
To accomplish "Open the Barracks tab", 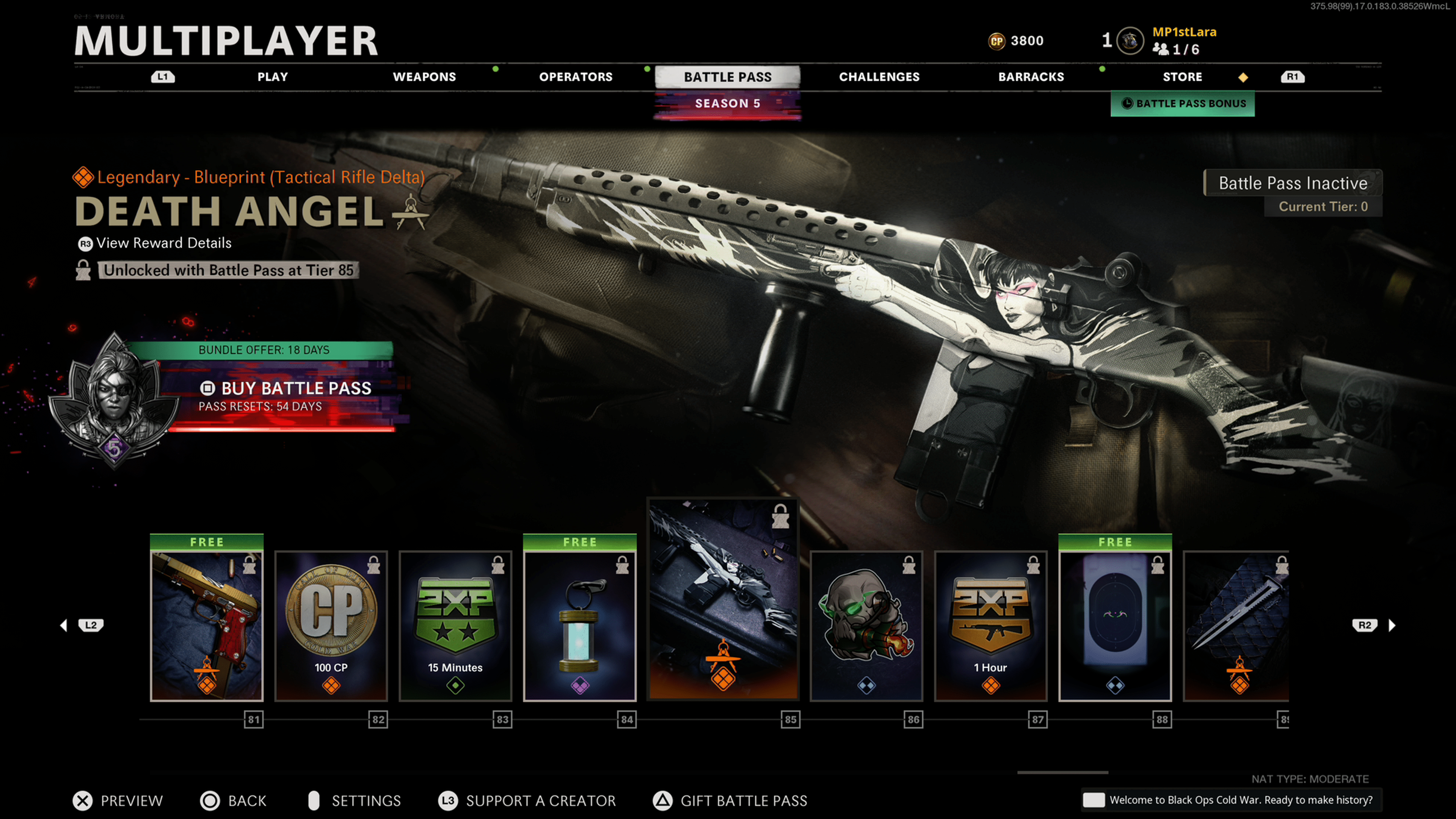I will [x=1031, y=77].
